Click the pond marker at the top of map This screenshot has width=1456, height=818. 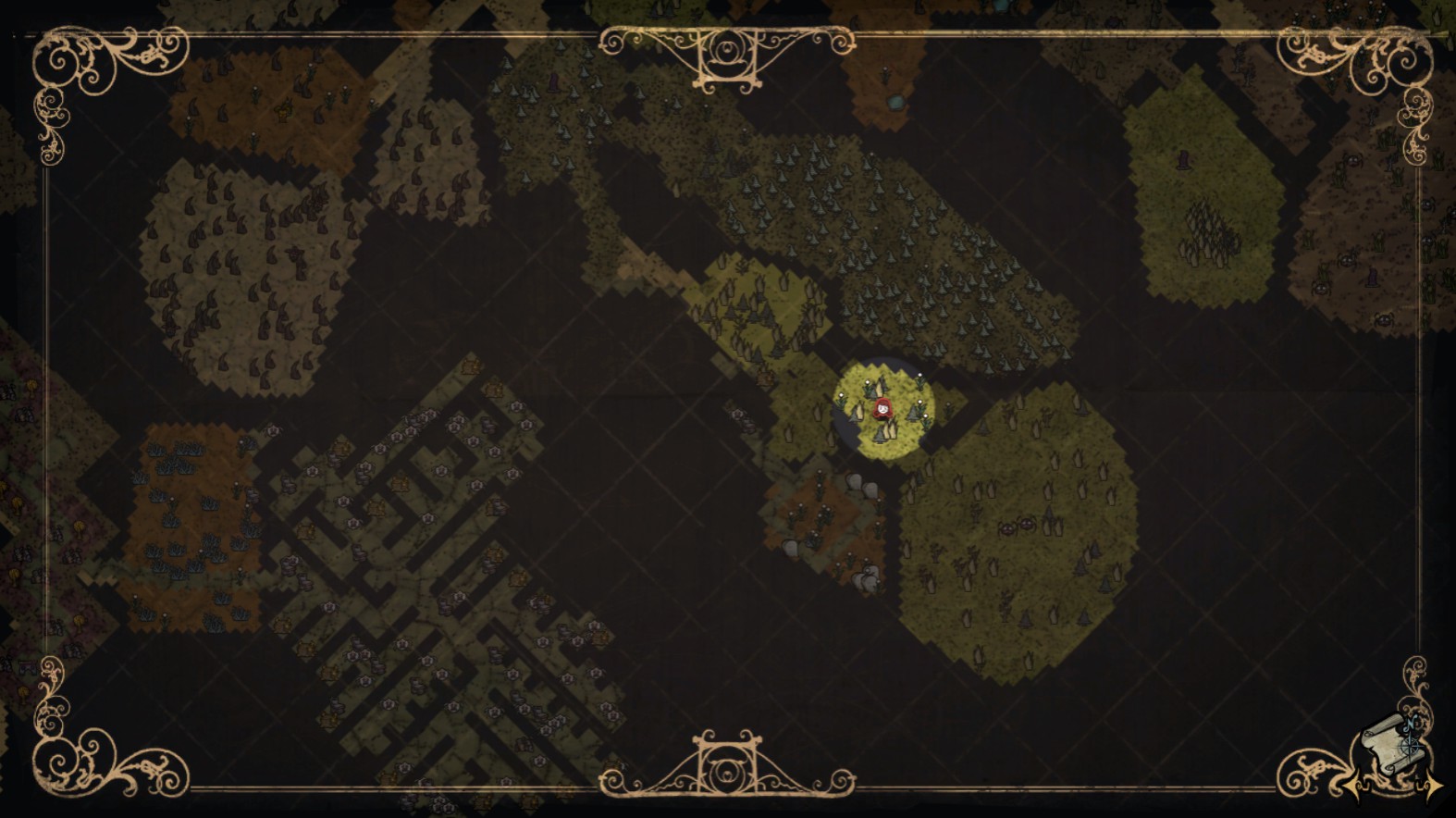895,103
